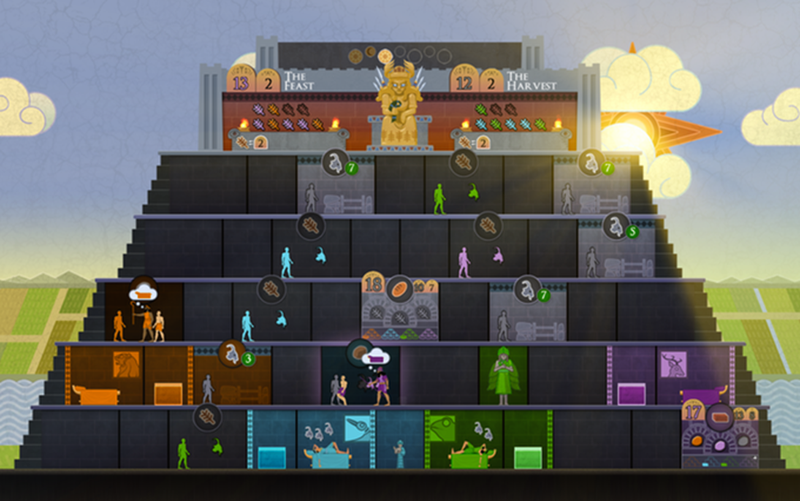Select The Feast ritual banner
Screen dimensions: 800x501
coord(300,80)
